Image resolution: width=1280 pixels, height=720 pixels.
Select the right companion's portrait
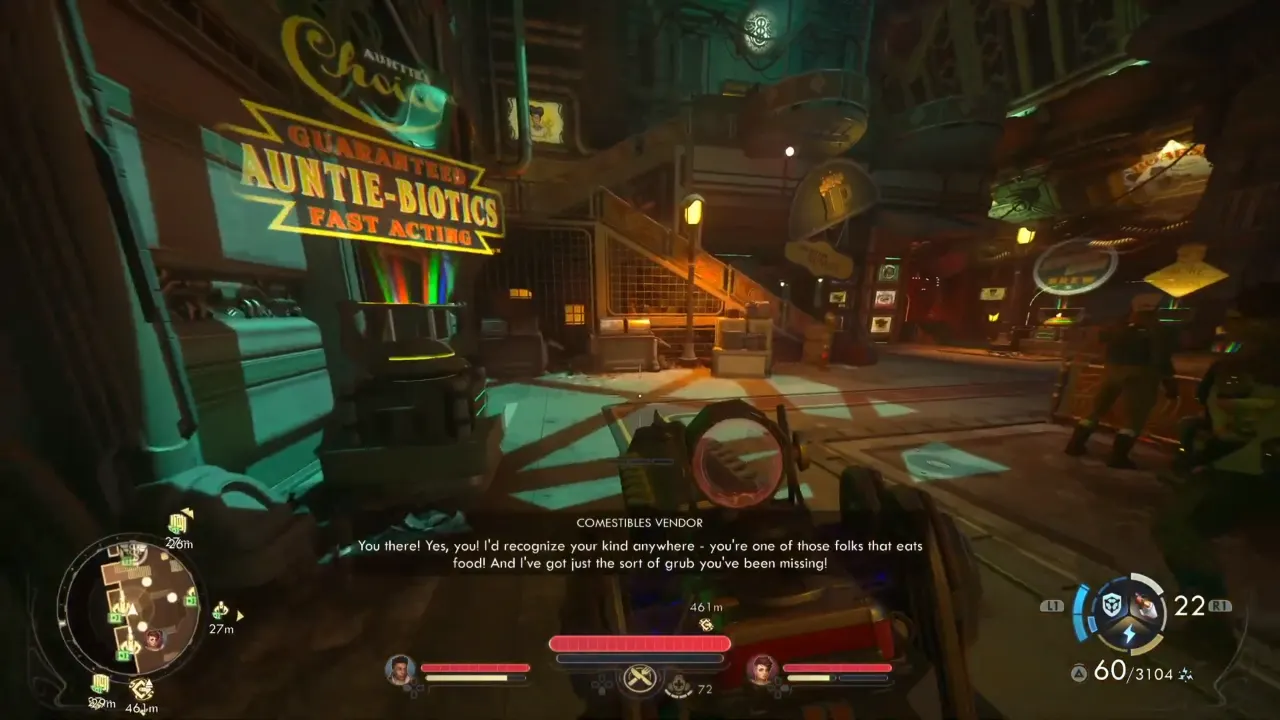[762, 669]
